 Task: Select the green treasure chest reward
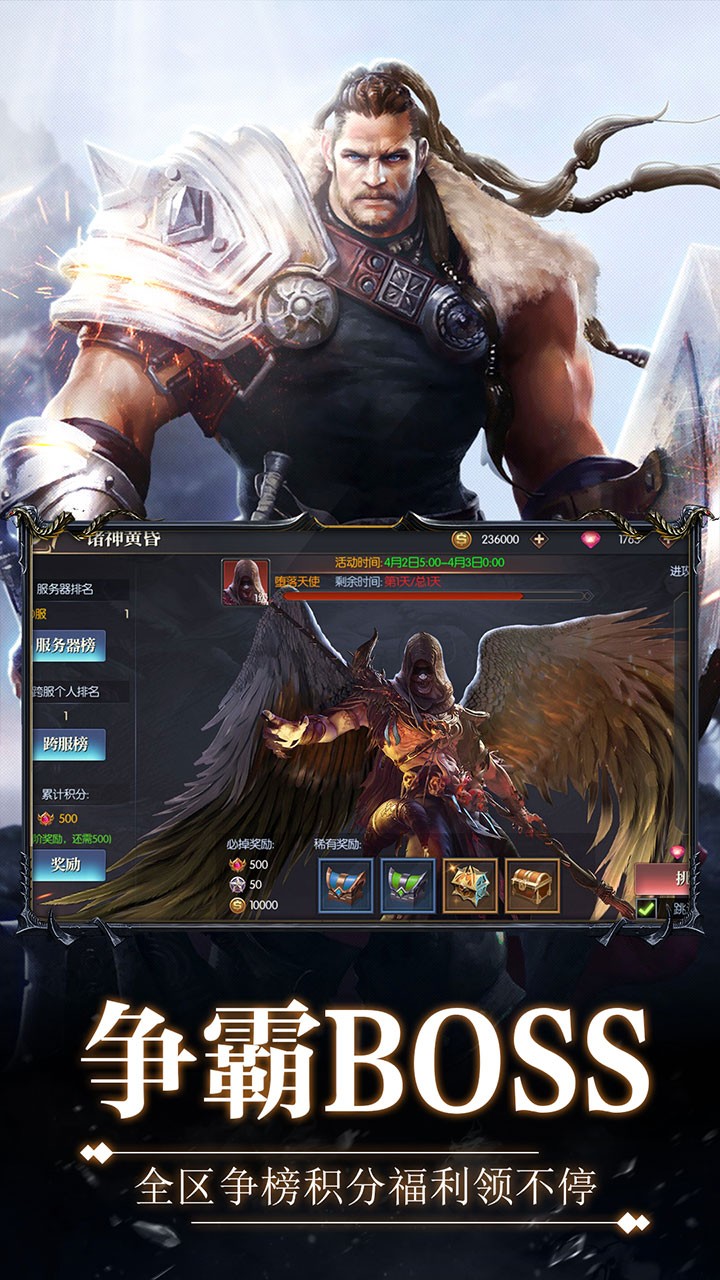coord(408,886)
